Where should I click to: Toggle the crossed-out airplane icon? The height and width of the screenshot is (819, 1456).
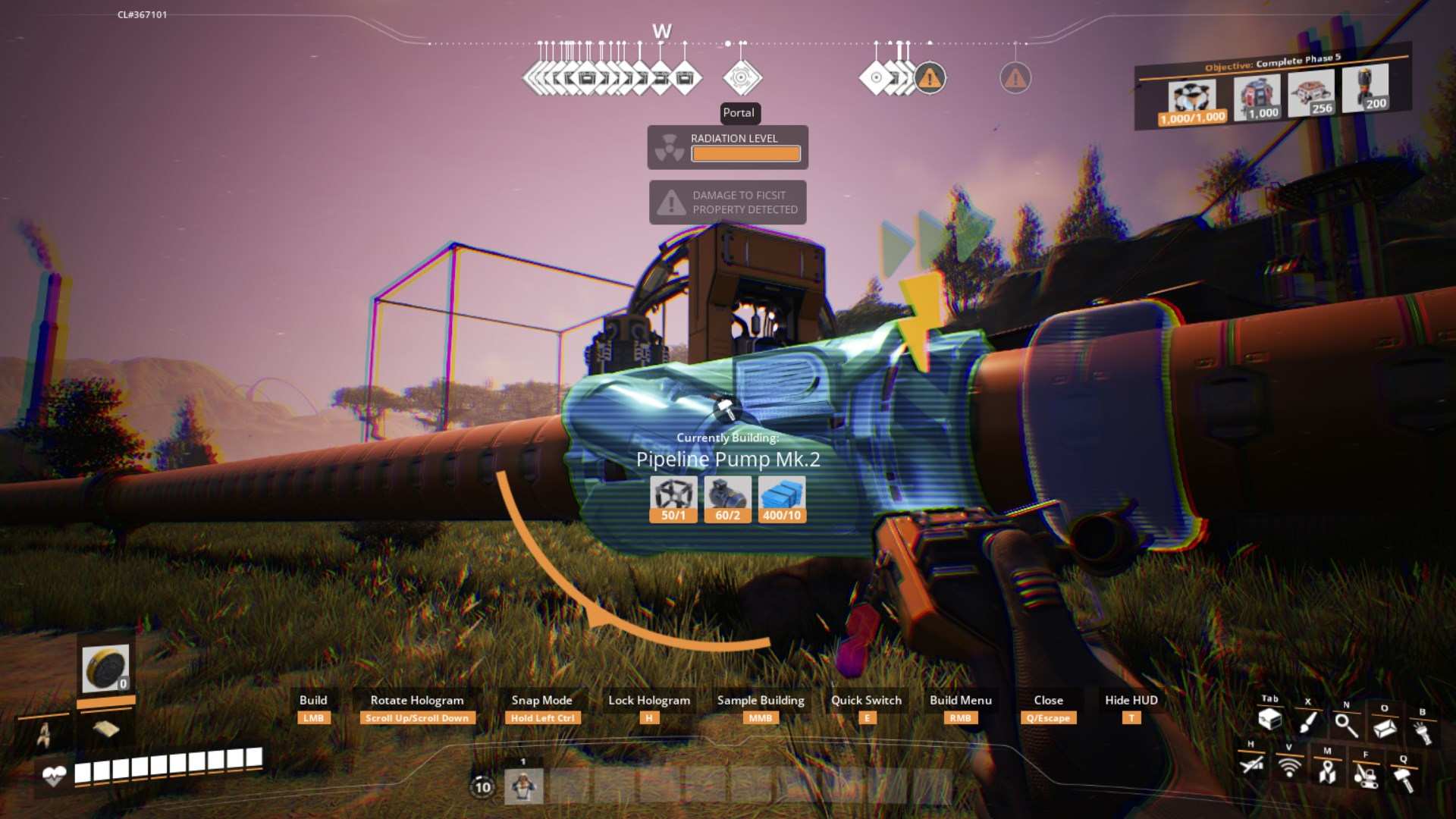[1251, 764]
